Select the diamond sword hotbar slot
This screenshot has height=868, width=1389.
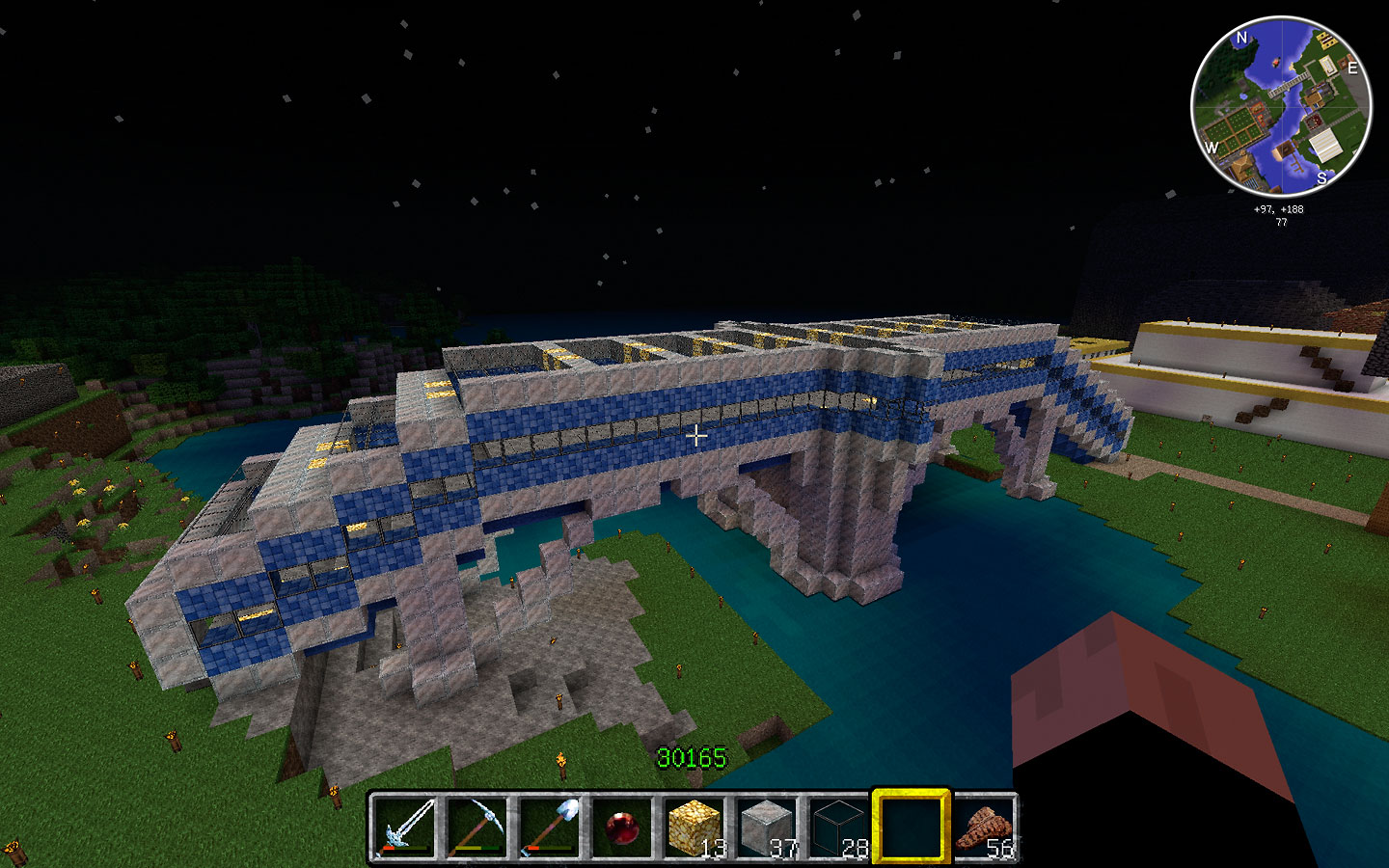click(405, 827)
